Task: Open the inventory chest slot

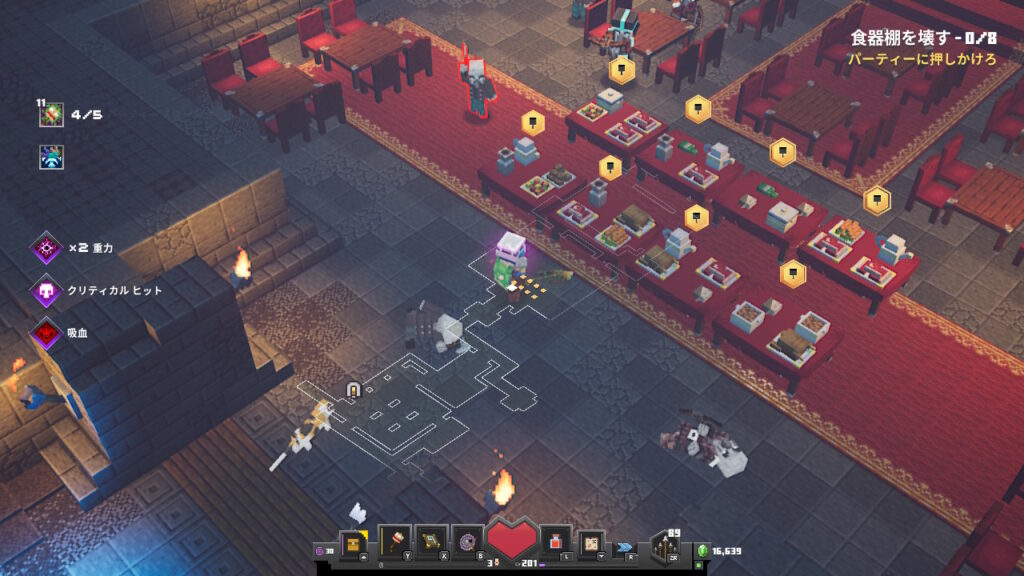Action: pyautogui.click(x=353, y=543)
